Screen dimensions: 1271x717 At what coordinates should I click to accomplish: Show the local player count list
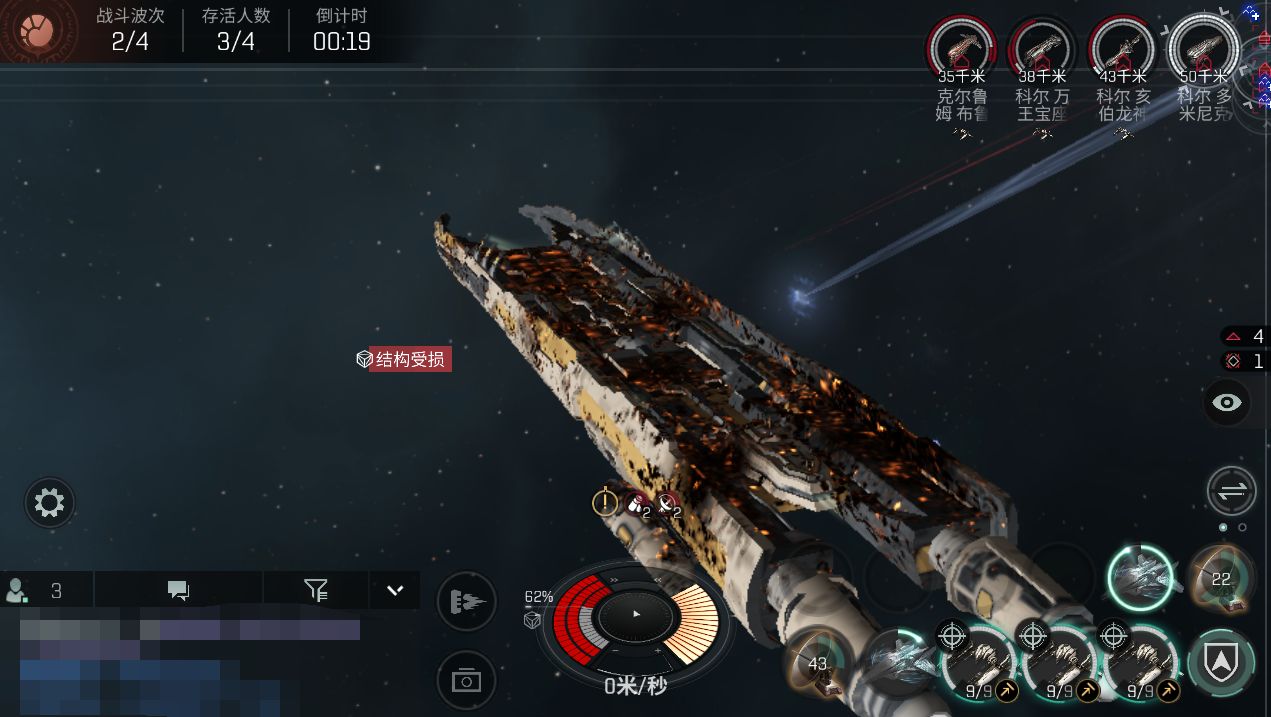pos(36,590)
